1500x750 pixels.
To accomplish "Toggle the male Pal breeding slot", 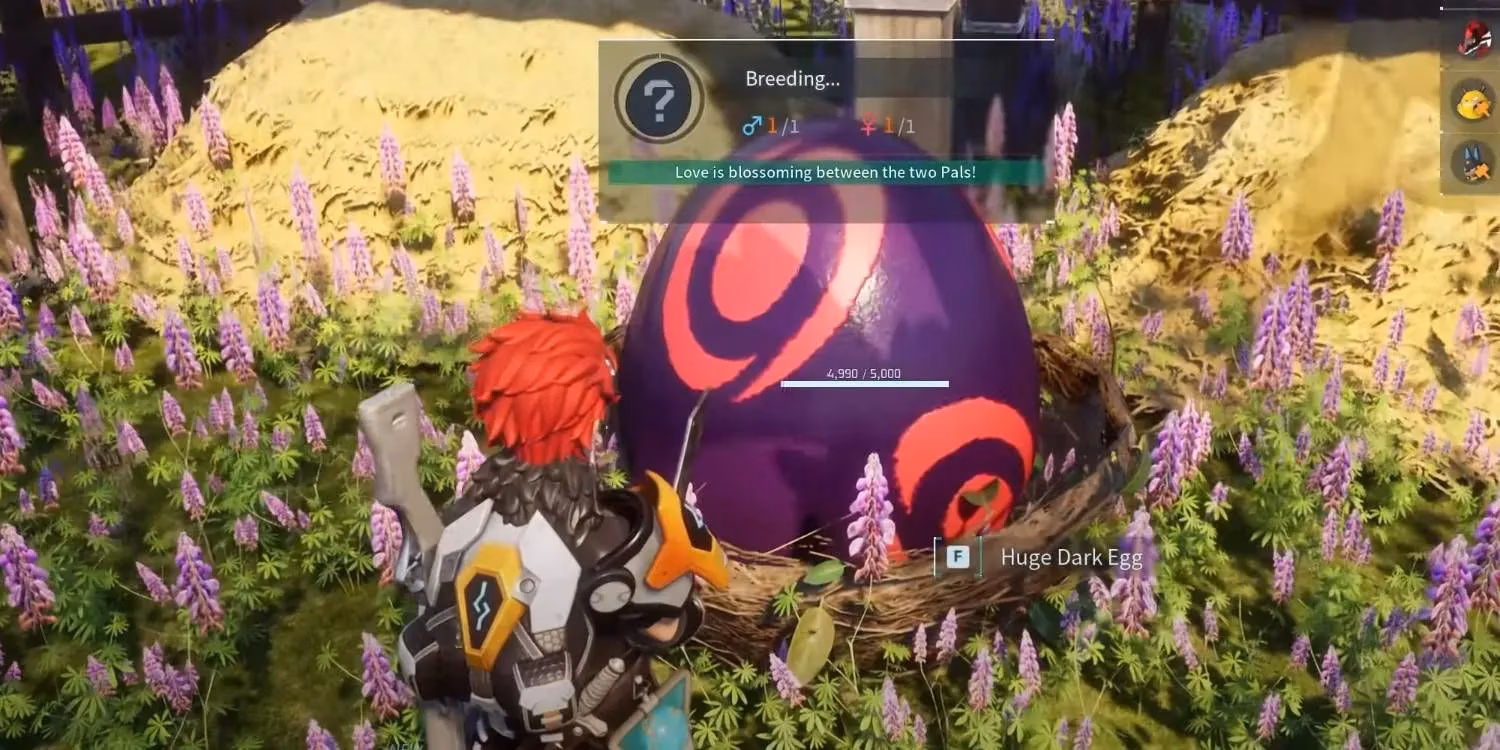I will (762, 126).
